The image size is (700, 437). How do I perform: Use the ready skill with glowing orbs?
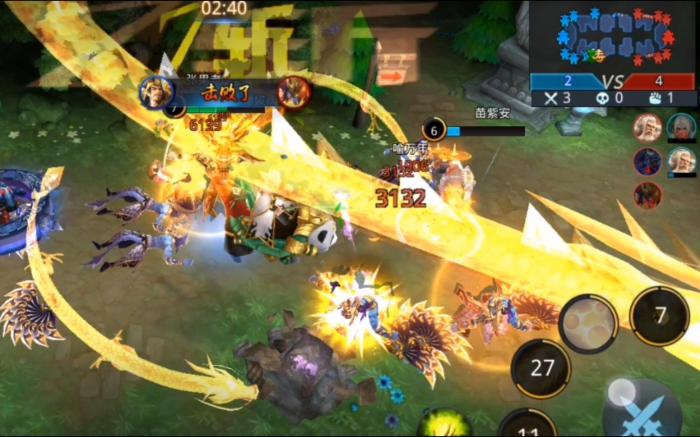[x=588, y=324]
